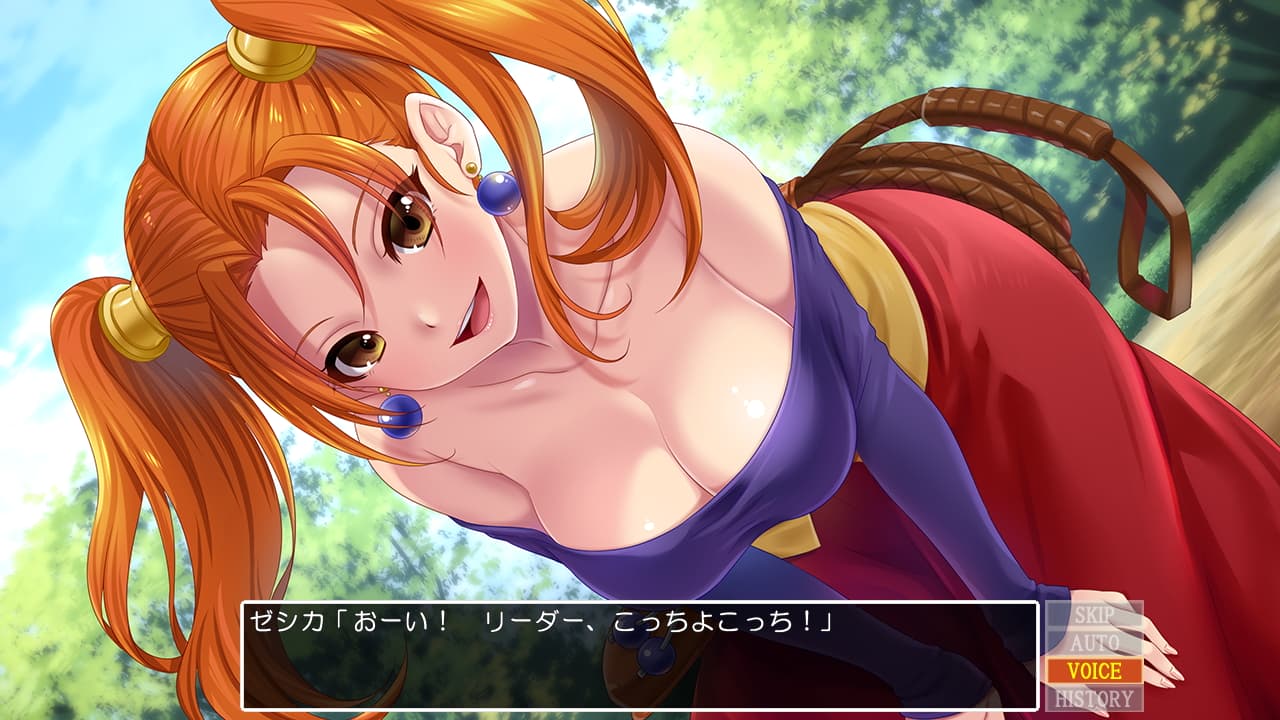This screenshot has height=720, width=1280.
Task: Click the highlighted orange VOICE indicator
Action: tap(1094, 668)
